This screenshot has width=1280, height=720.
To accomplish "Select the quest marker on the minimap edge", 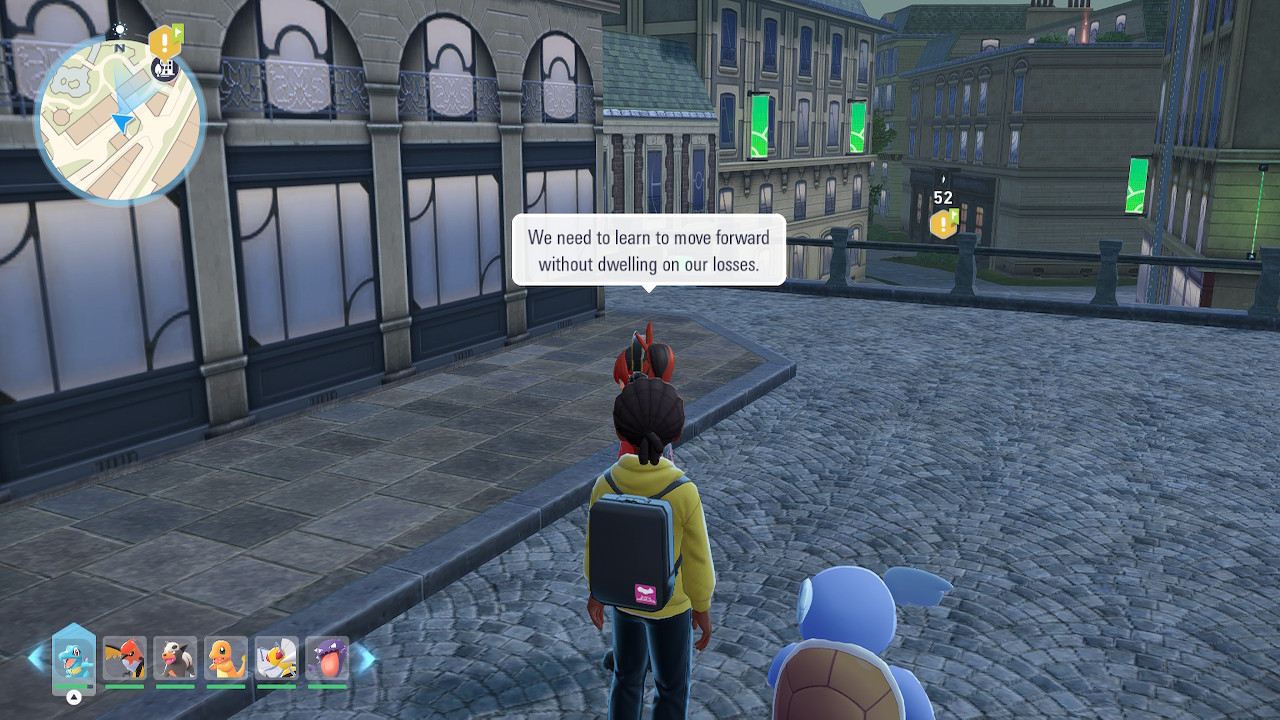I will pos(163,42).
